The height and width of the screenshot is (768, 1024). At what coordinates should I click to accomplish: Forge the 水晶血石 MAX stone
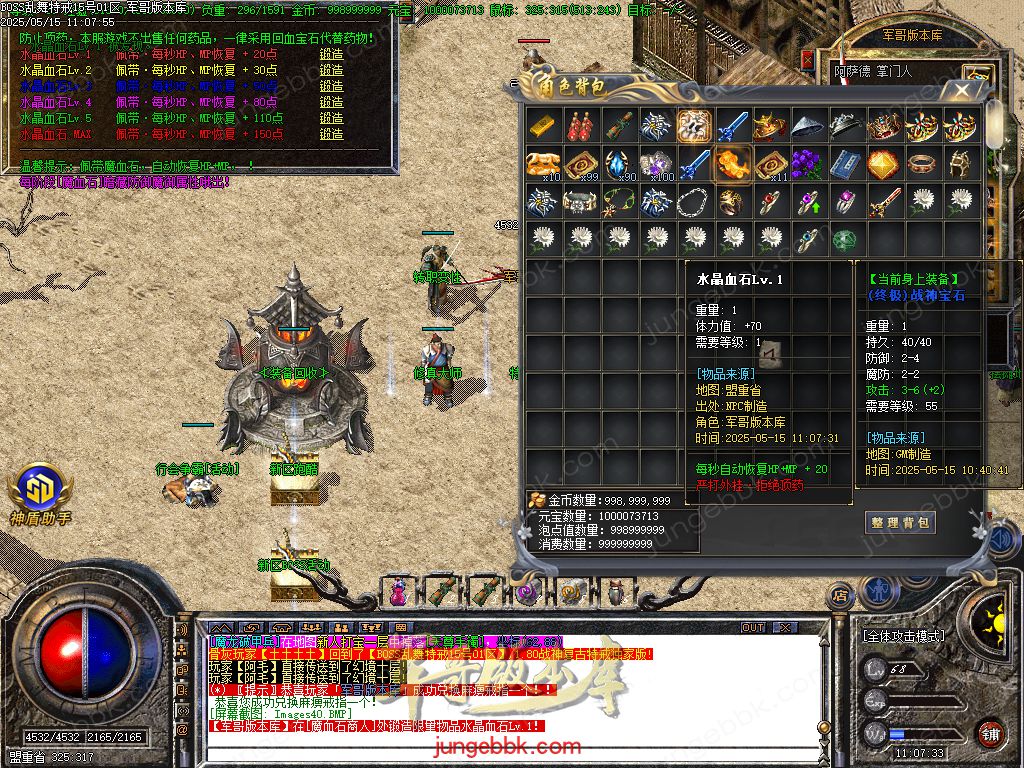tap(331, 134)
